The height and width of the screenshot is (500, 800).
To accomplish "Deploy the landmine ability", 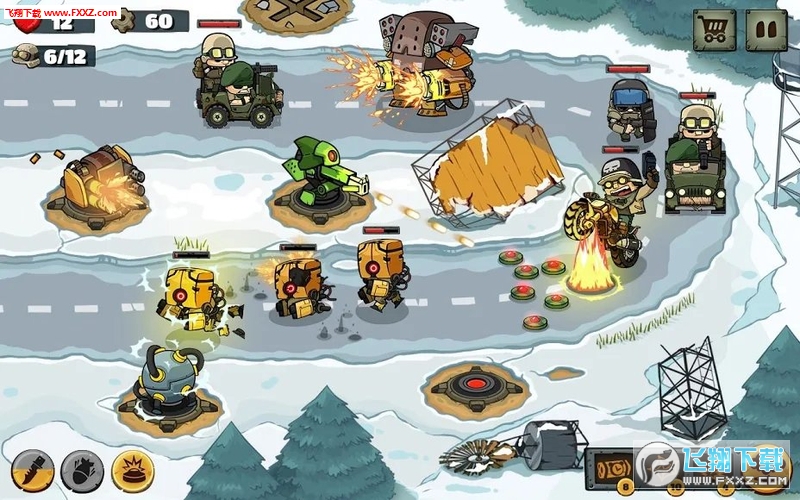I will click(133, 469).
